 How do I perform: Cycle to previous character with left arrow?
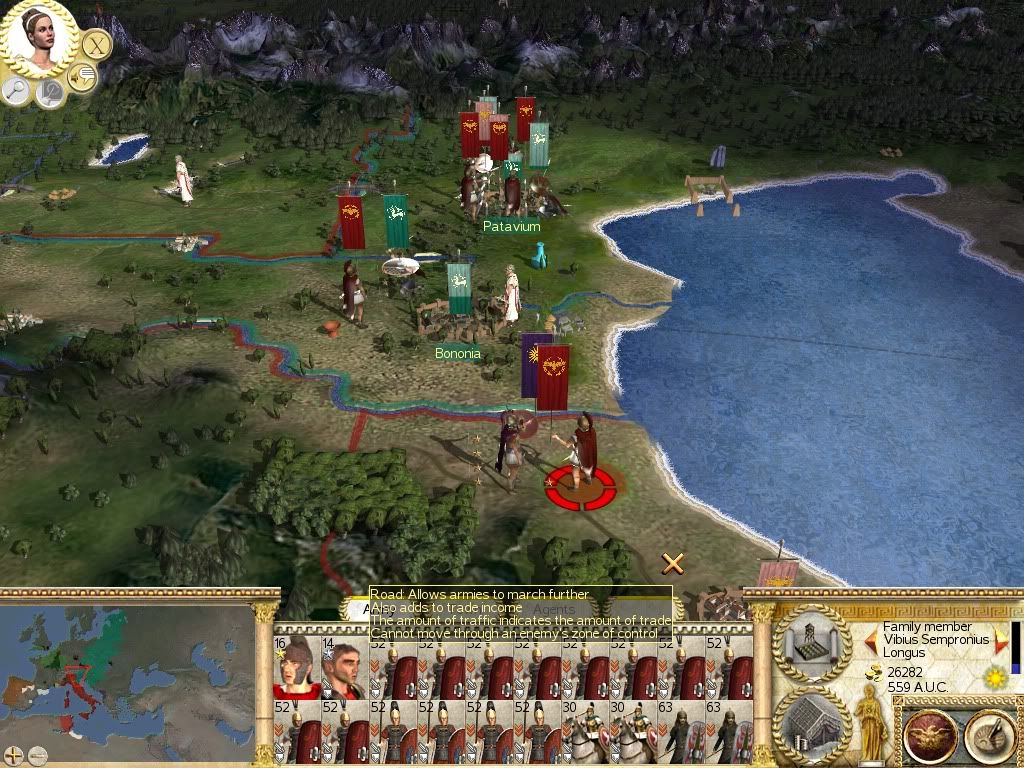coord(871,640)
